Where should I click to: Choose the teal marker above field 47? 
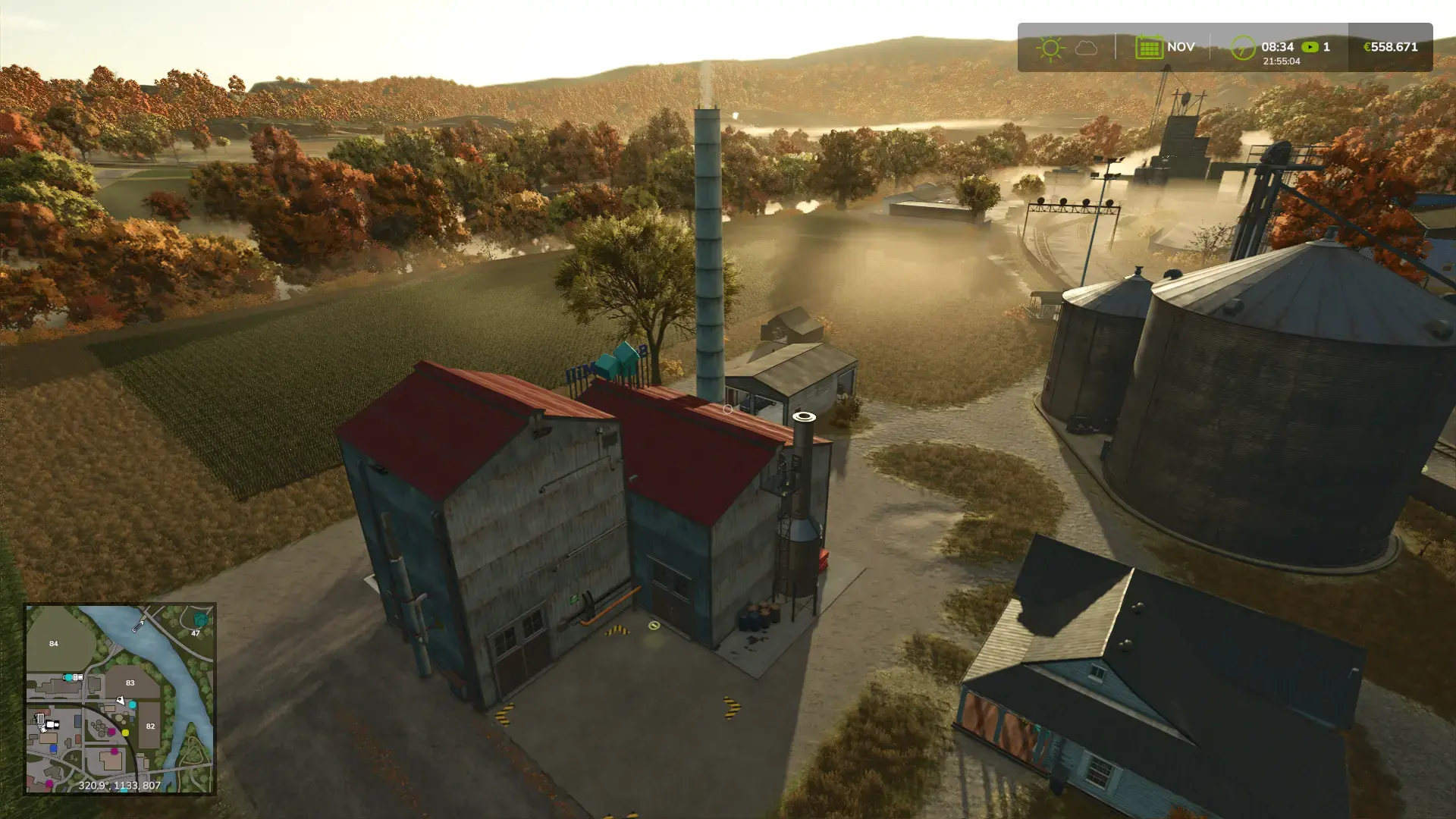tap(200, 620)
